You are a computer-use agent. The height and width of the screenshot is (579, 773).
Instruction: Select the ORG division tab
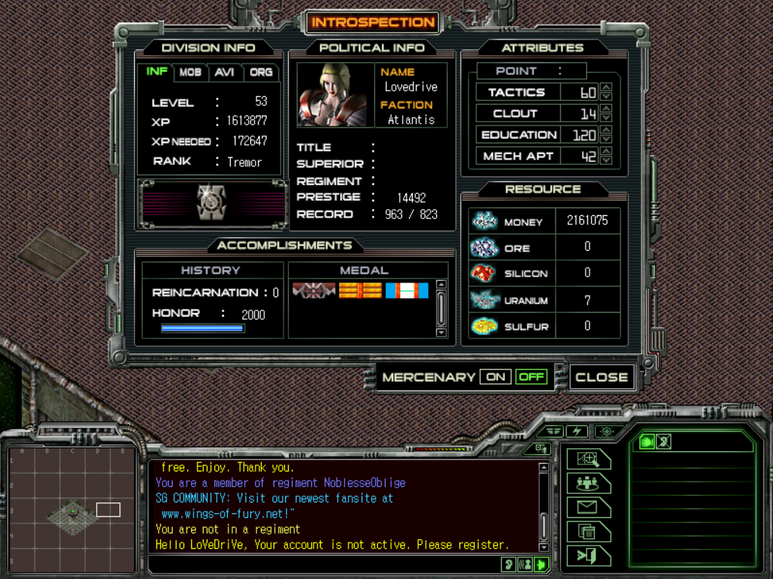point(260,73)
